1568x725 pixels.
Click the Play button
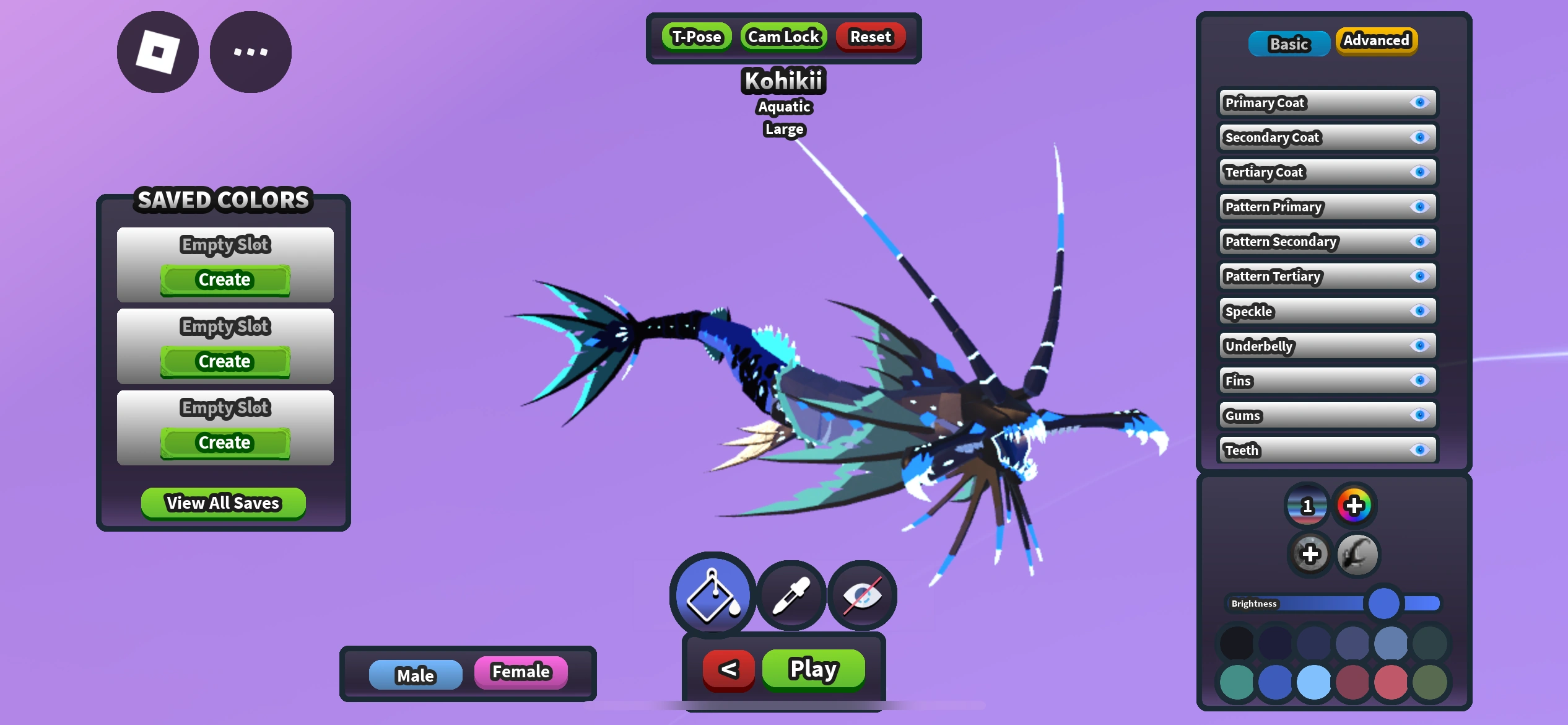pyautogui.click(x=813, y=669)
